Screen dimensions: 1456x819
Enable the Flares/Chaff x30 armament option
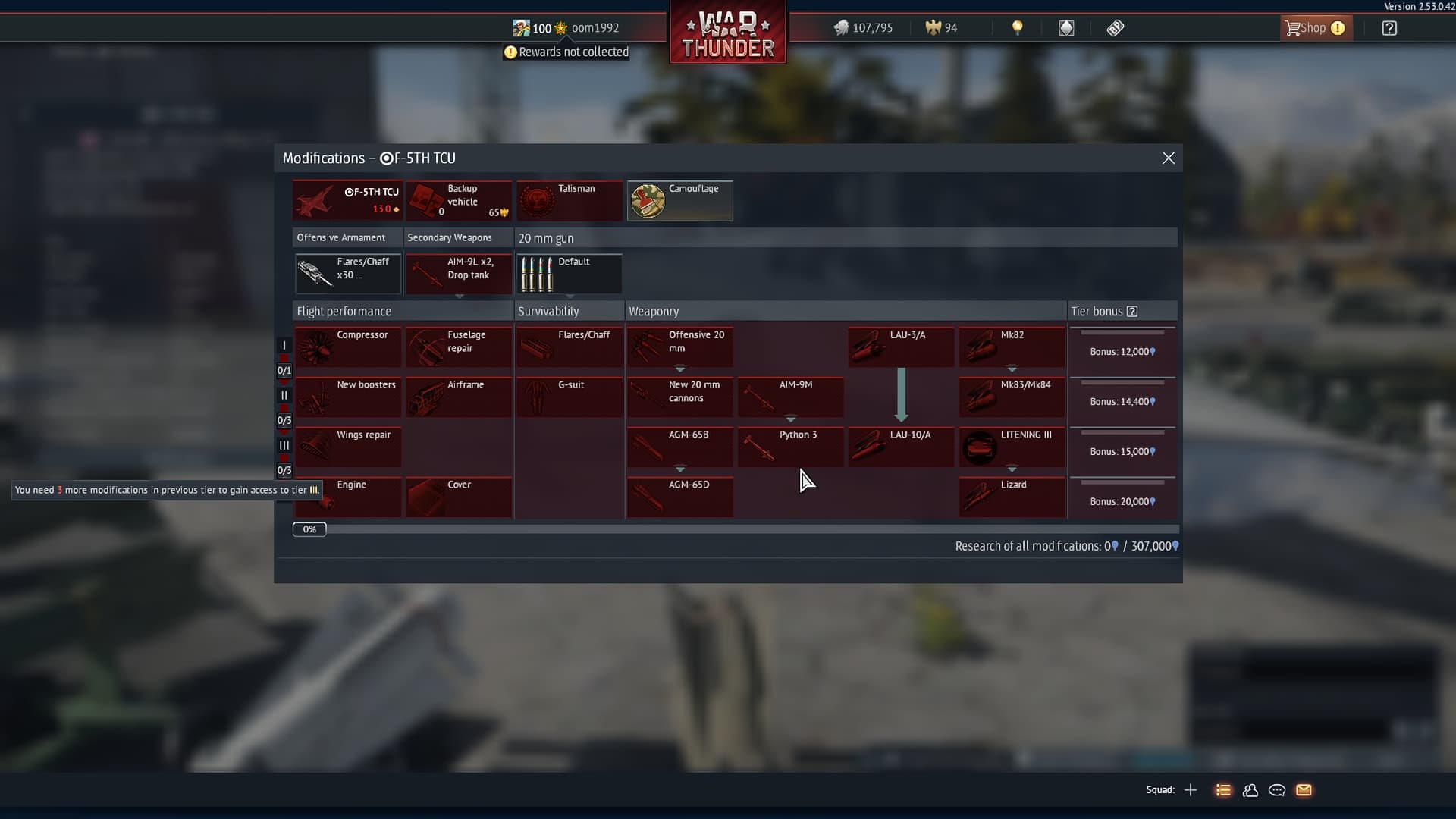coord(347,274)
